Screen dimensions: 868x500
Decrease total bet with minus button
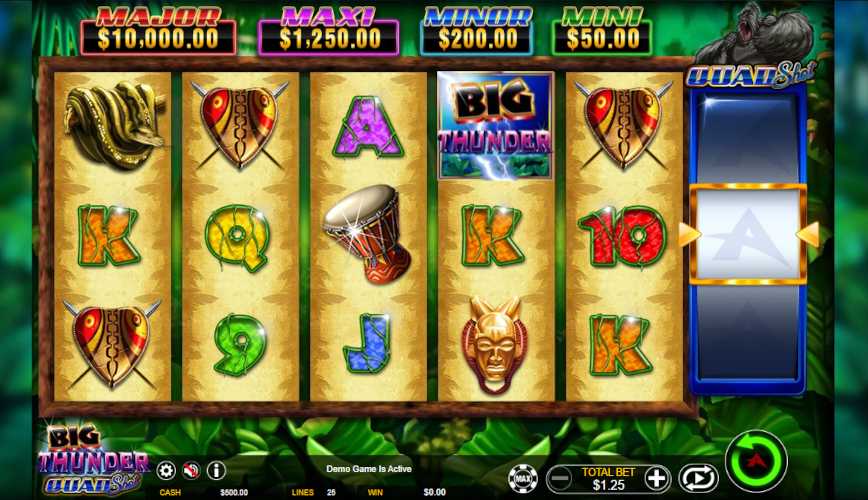click(561, 478)
